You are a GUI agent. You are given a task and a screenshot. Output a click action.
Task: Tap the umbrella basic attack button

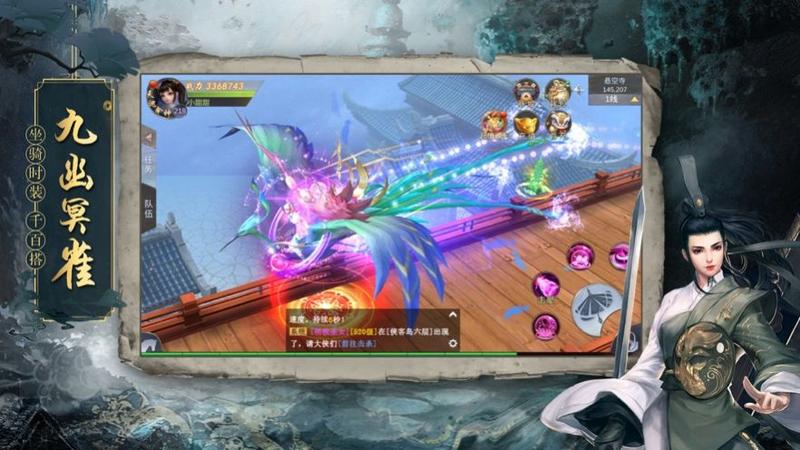[x=596, y=307]
